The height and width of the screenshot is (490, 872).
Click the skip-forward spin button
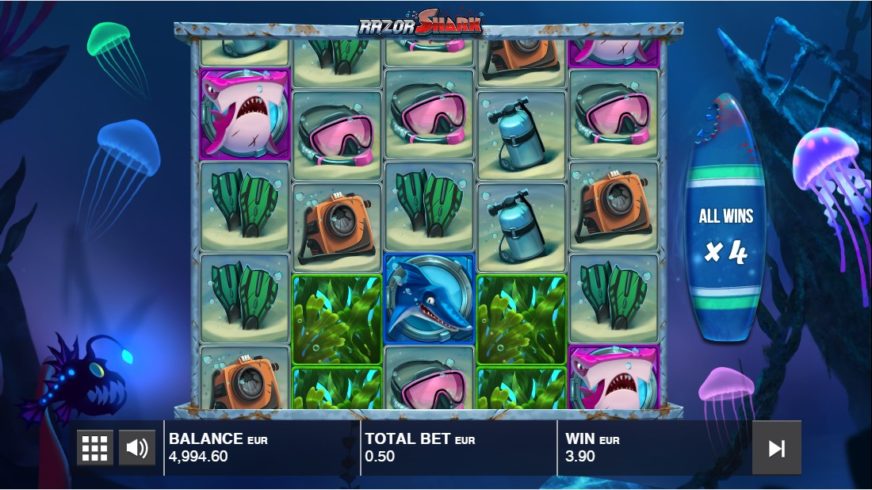click(776, 448)
